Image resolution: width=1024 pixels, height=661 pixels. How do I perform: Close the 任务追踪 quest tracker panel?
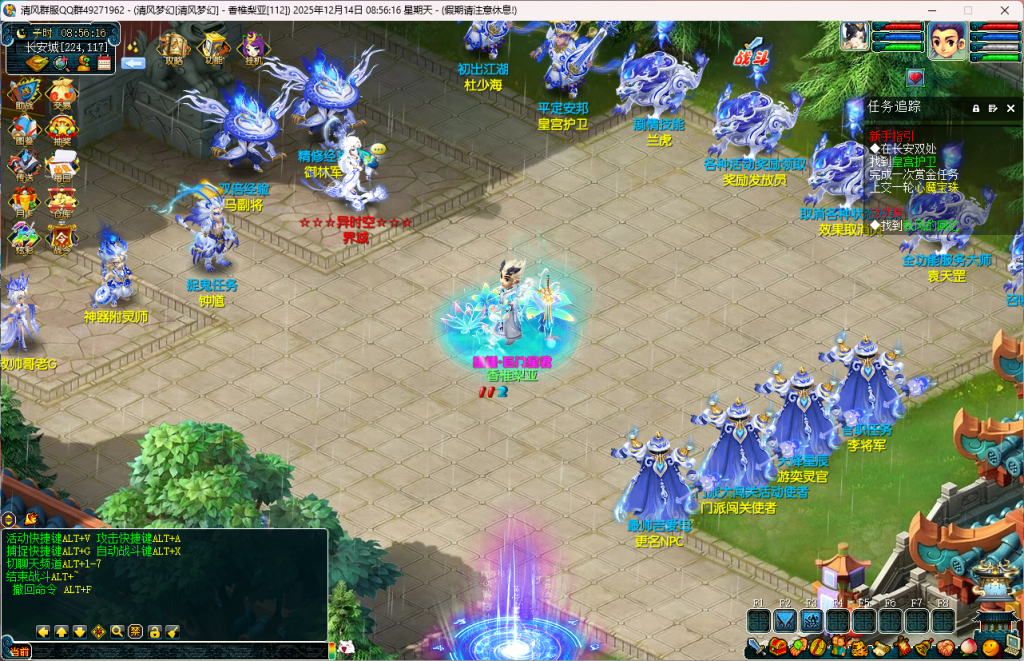(1011, 108)
